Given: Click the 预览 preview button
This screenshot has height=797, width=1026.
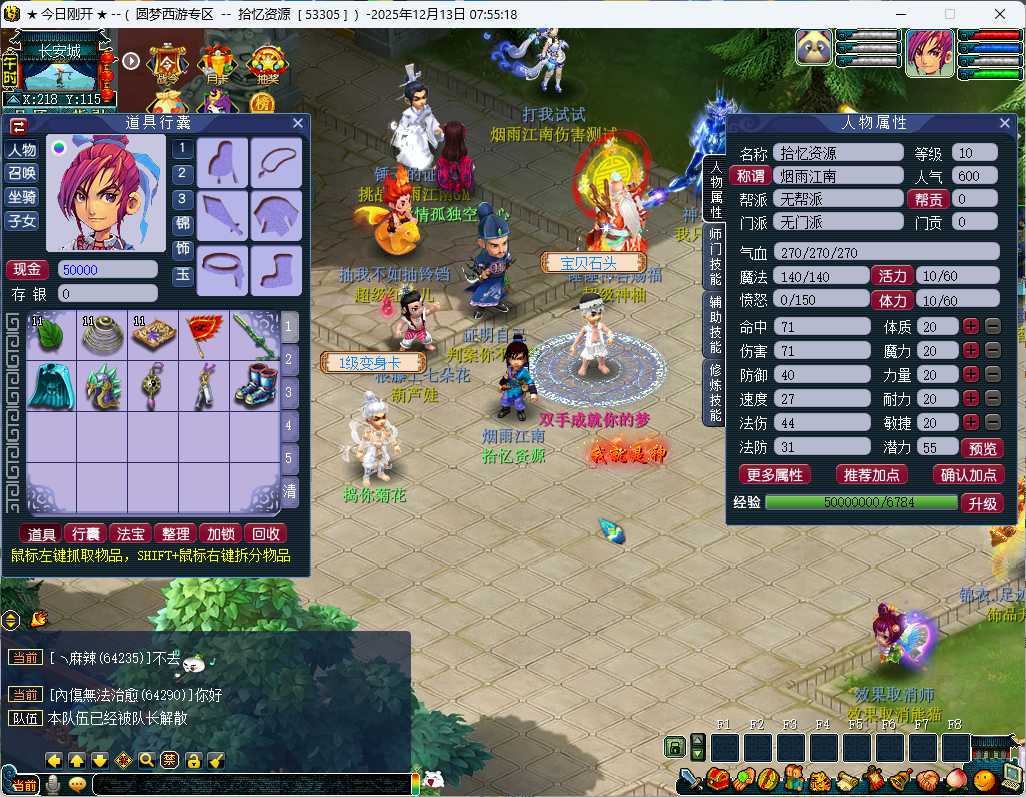Looking at the screenshot, I should pos(981,448).
